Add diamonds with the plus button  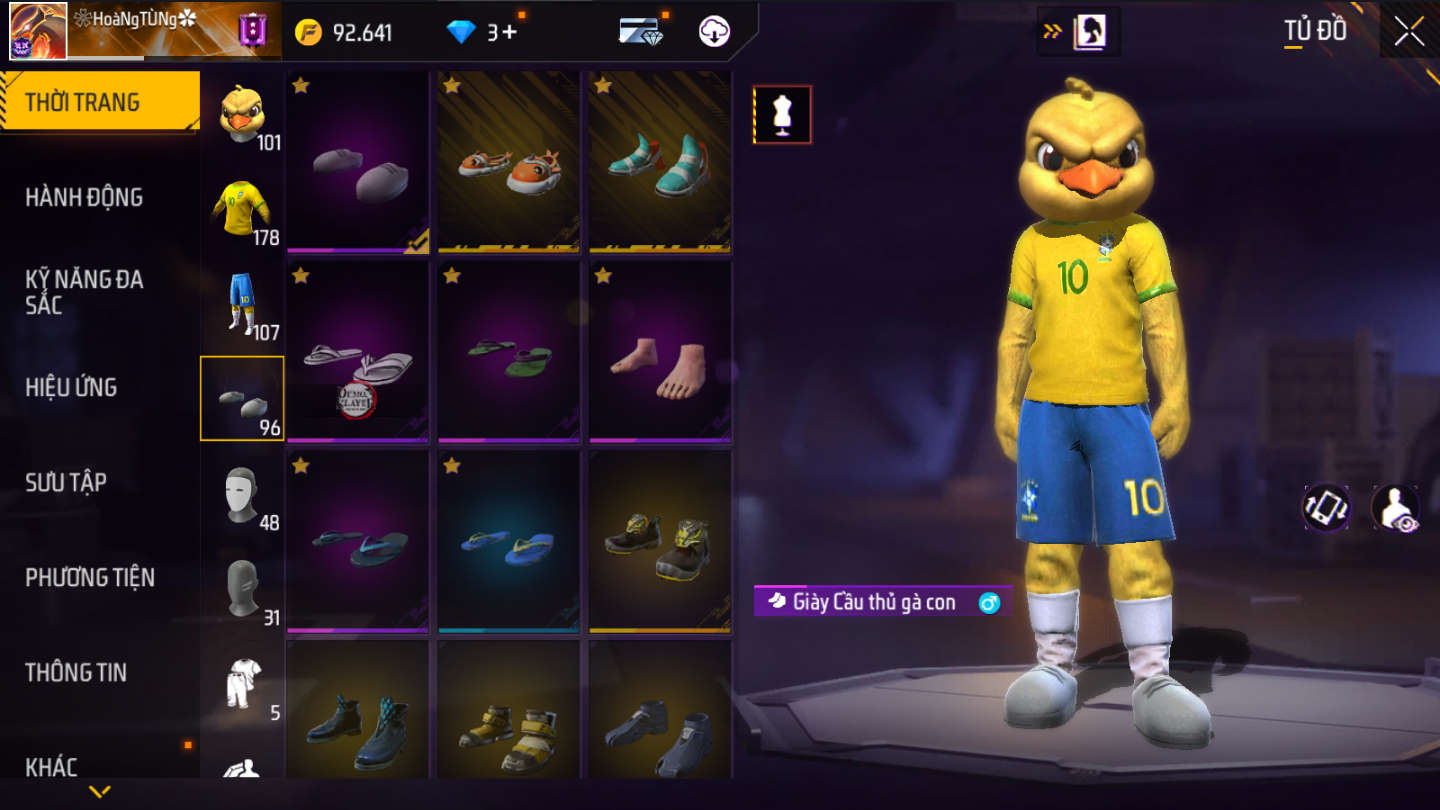pyautogui.click(x=509, y=32)
